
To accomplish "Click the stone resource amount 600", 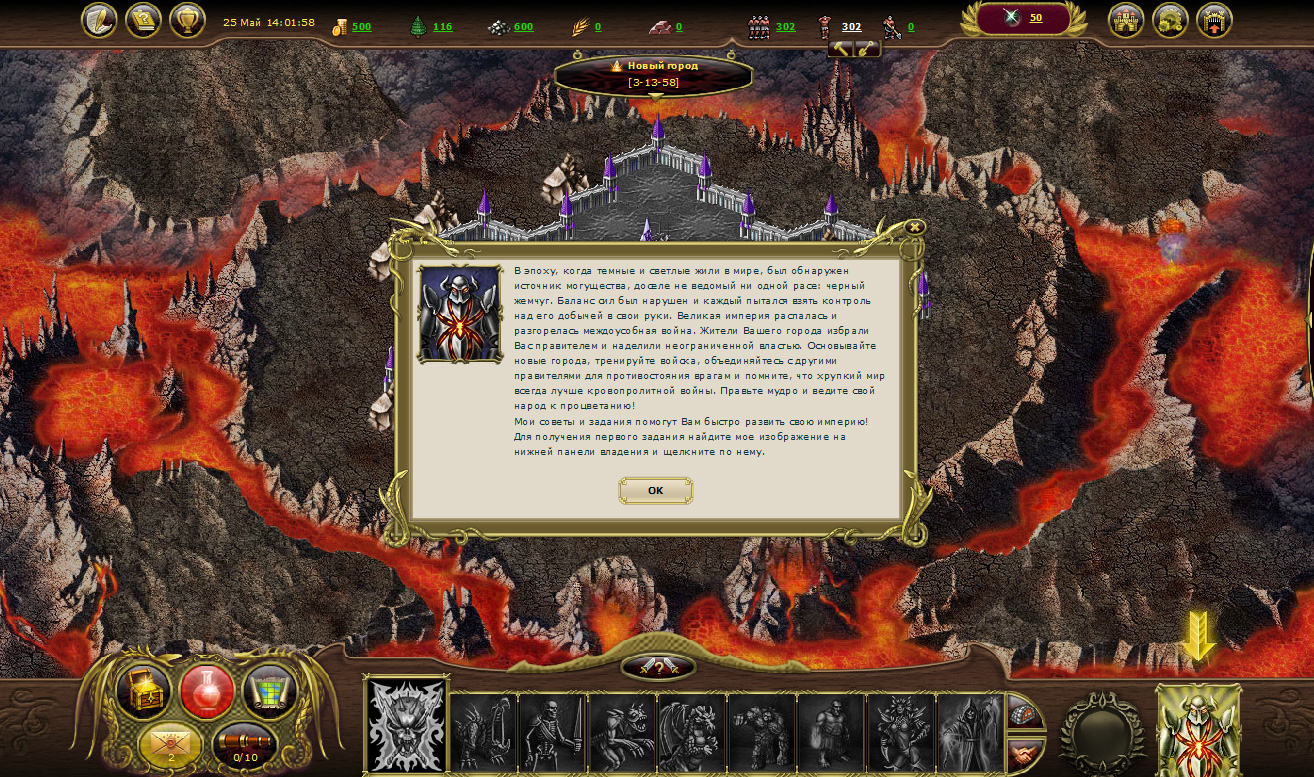I will click(523, 27).
